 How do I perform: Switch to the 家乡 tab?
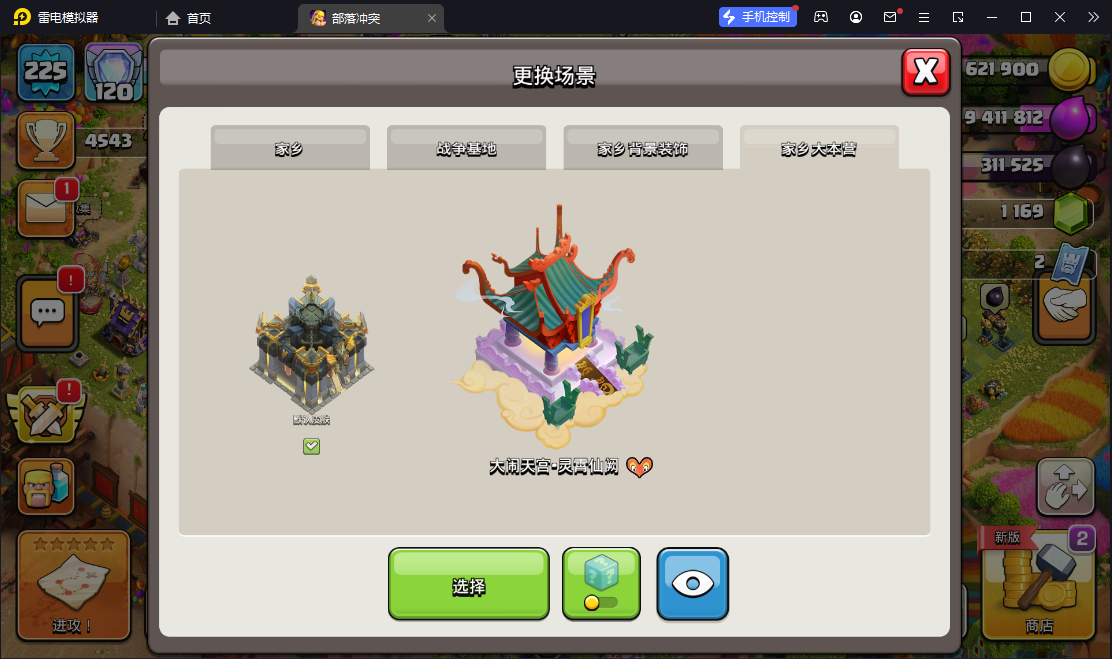(x=290, y=149)
